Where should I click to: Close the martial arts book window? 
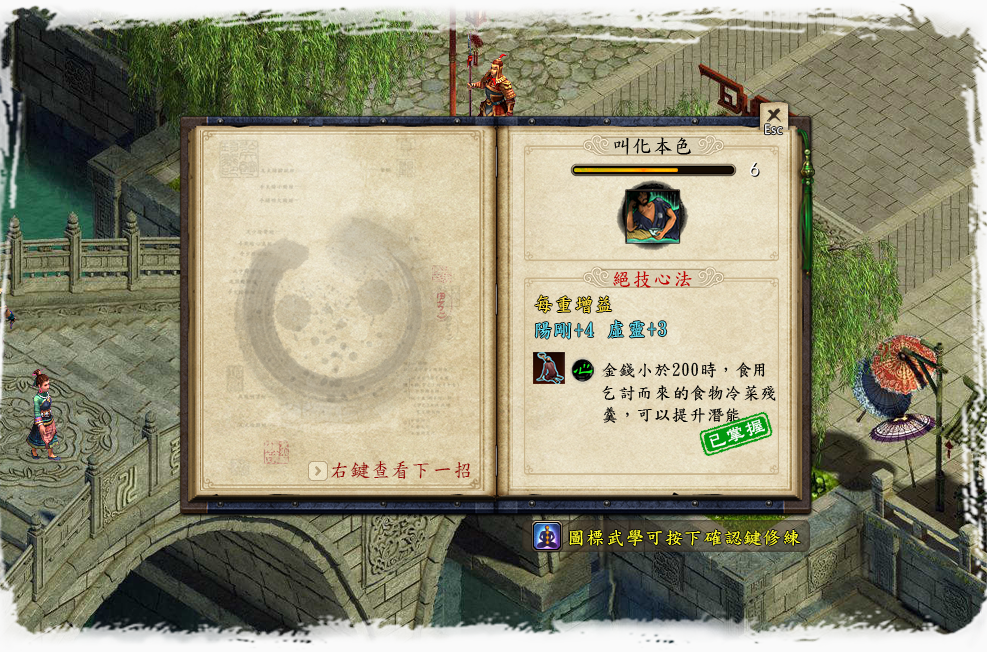coord(773,116)
